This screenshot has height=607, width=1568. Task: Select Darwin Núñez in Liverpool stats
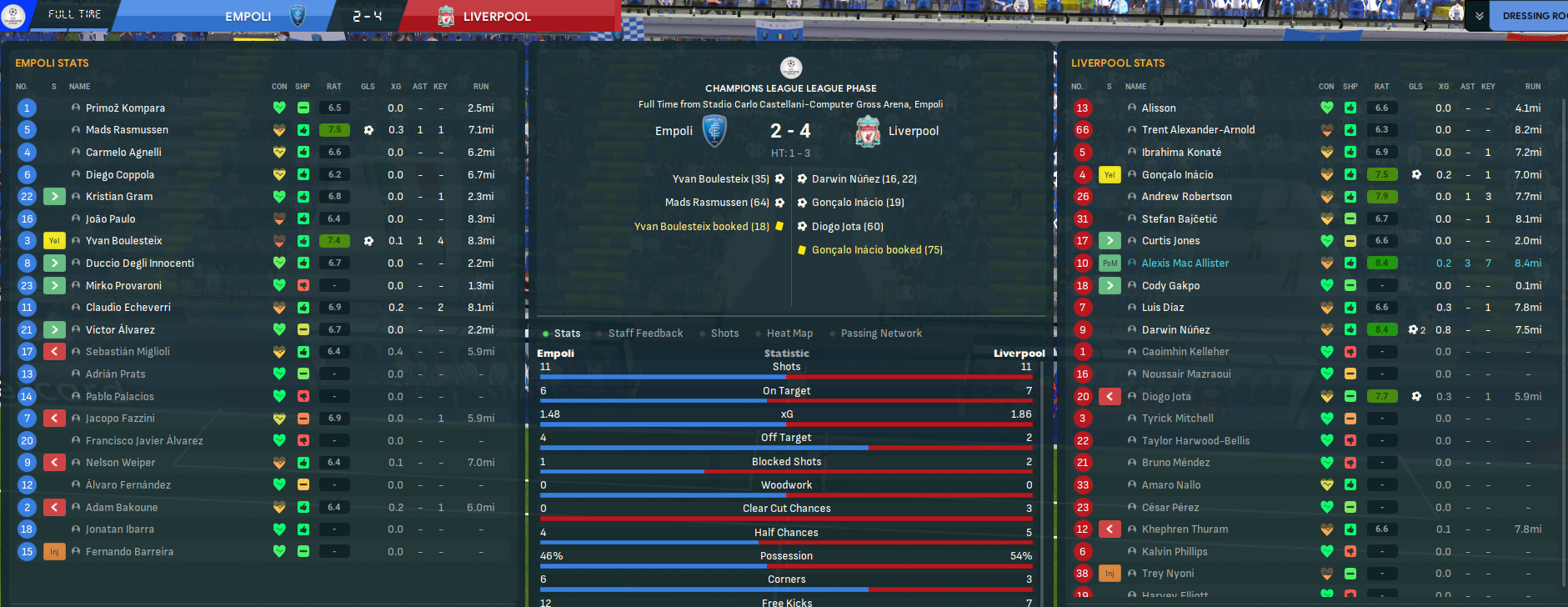1175,330
